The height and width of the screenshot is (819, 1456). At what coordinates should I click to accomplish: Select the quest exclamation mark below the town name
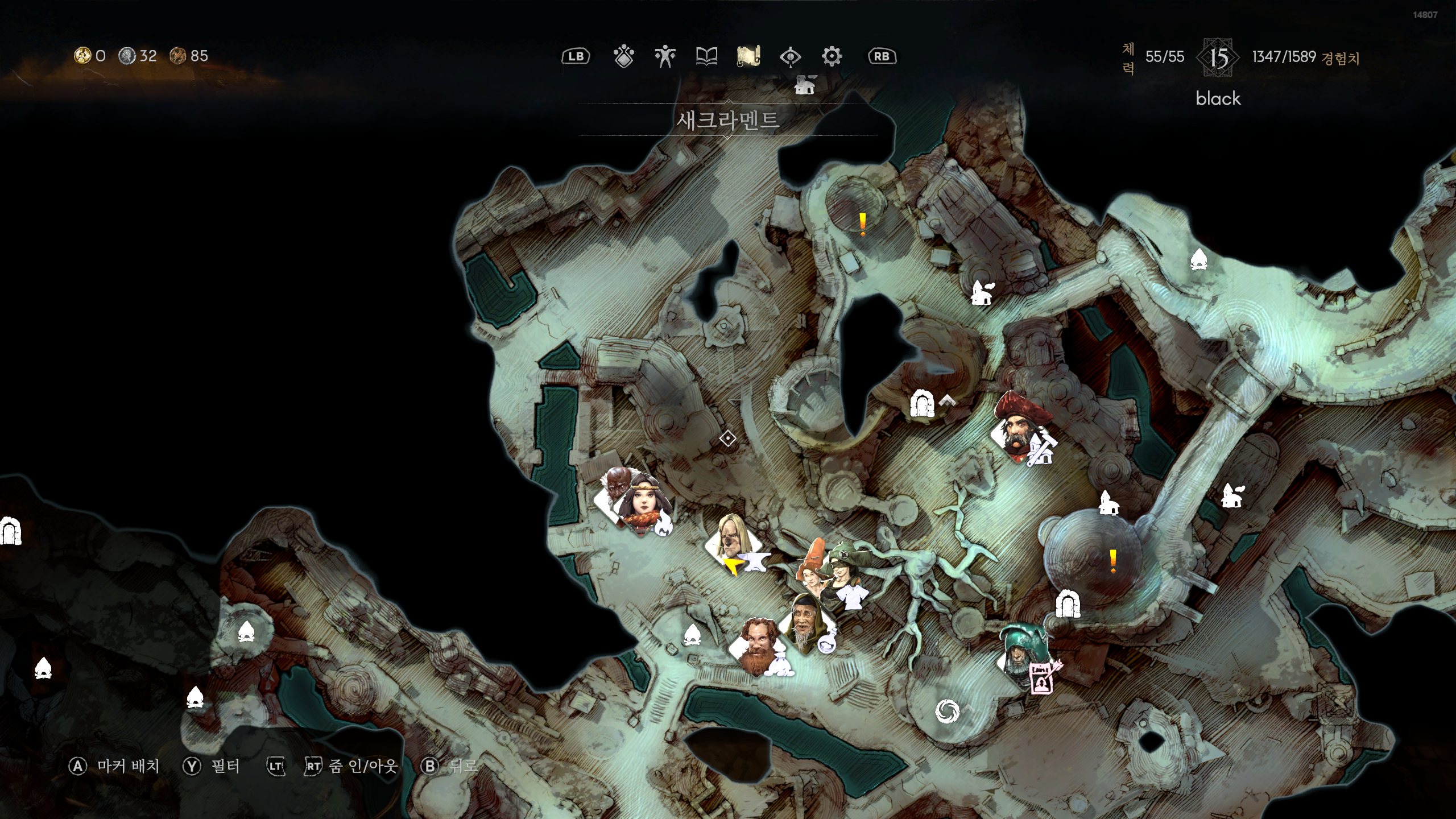862,224
